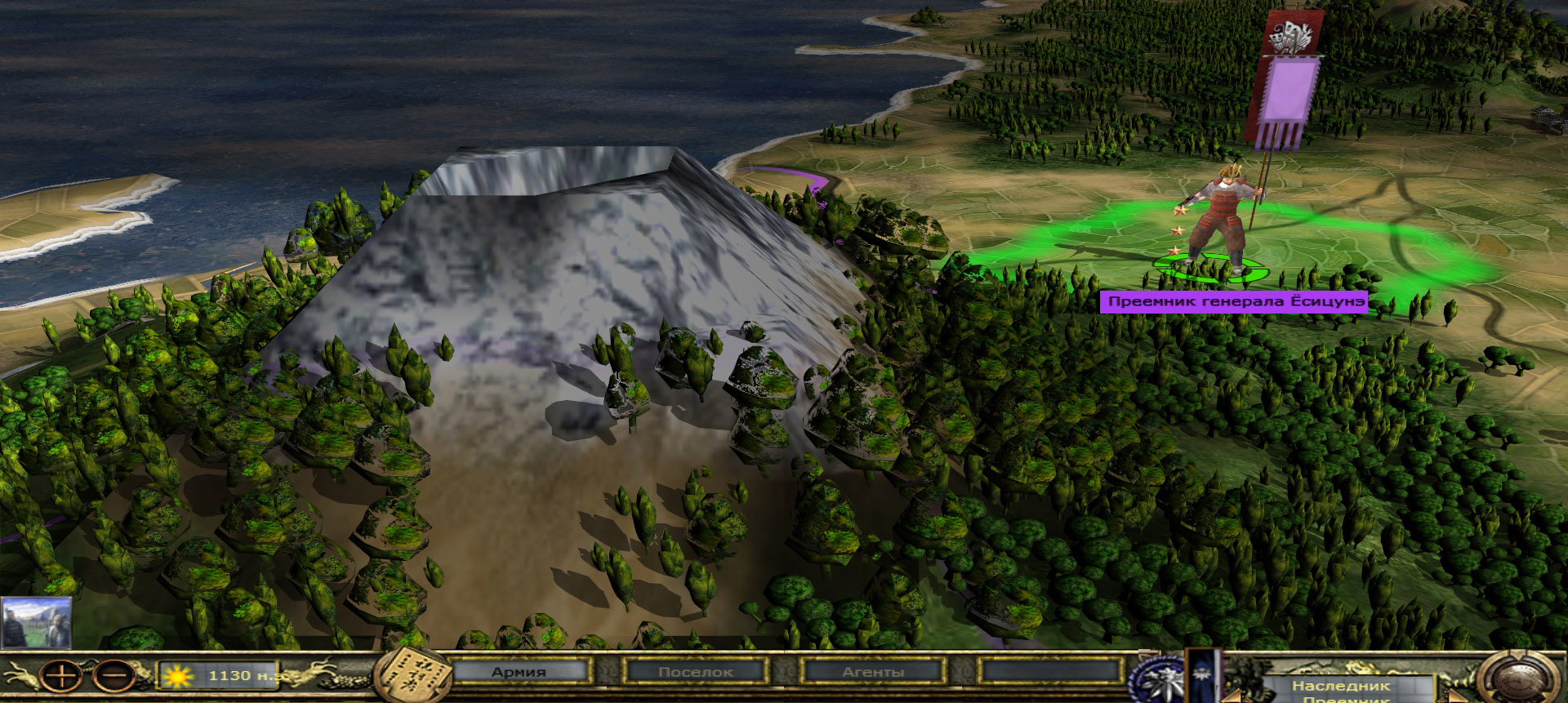Select the general Ёсицунэ name label
1568x703 pixels.
click(x=1234, y=302)
